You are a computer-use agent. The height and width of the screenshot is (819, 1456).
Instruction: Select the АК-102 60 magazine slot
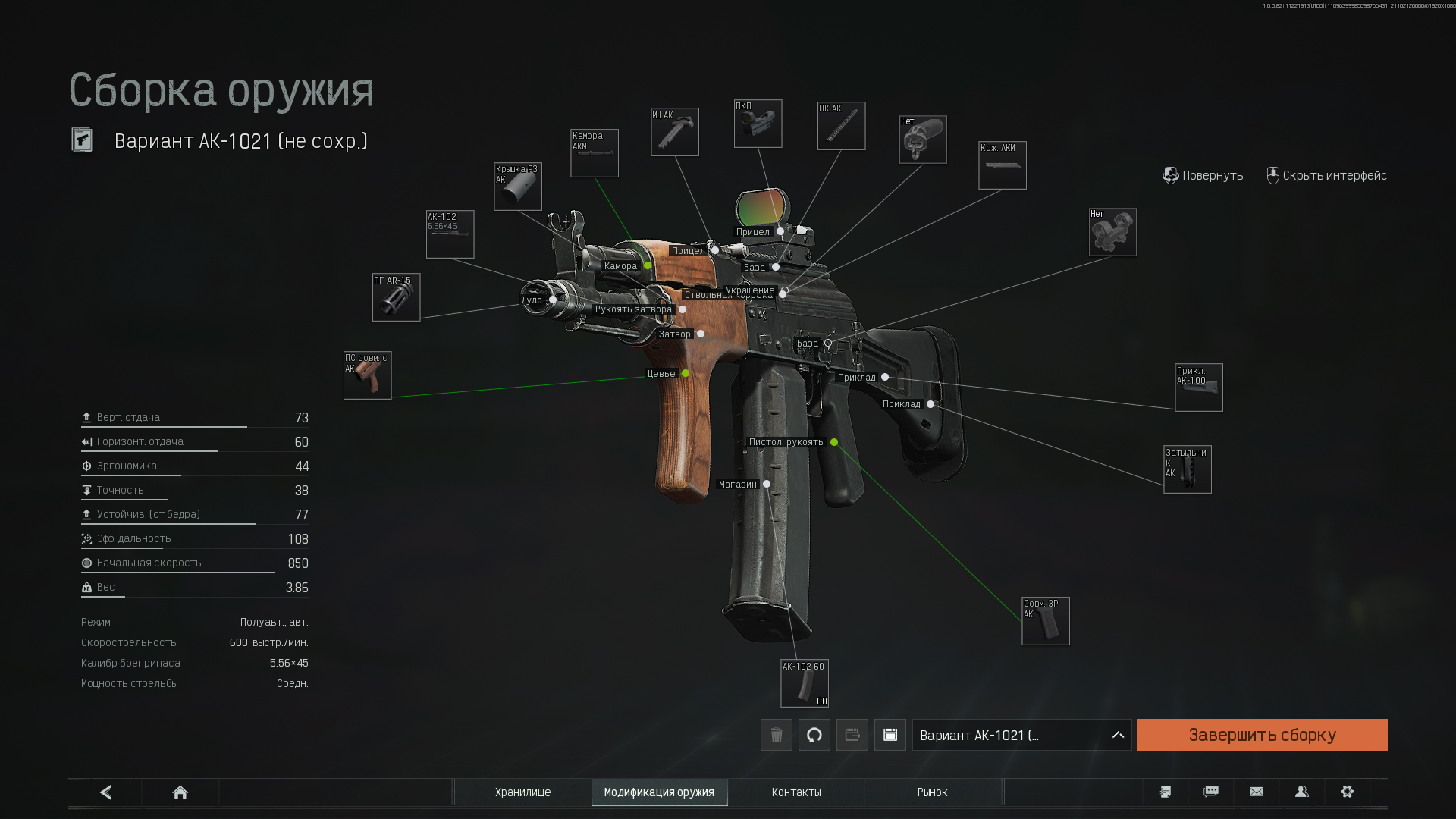pos(804,682)
